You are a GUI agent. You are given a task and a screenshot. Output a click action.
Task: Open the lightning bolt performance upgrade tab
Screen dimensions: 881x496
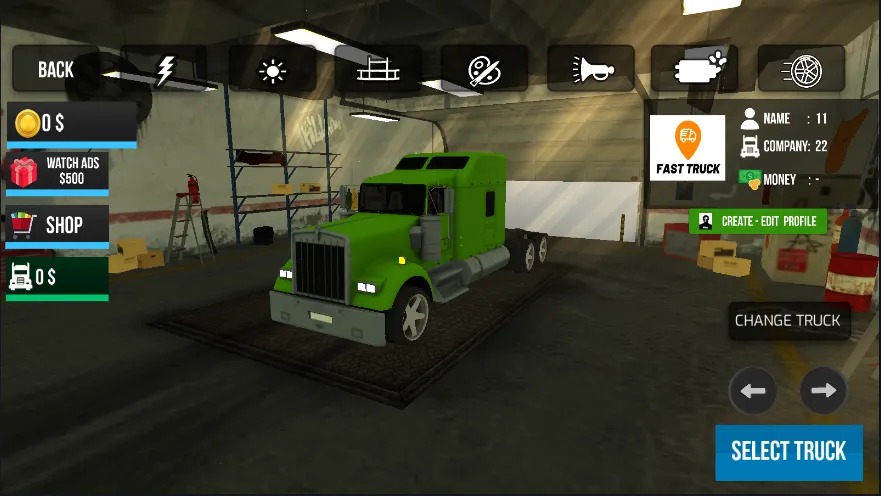(164, 69)
